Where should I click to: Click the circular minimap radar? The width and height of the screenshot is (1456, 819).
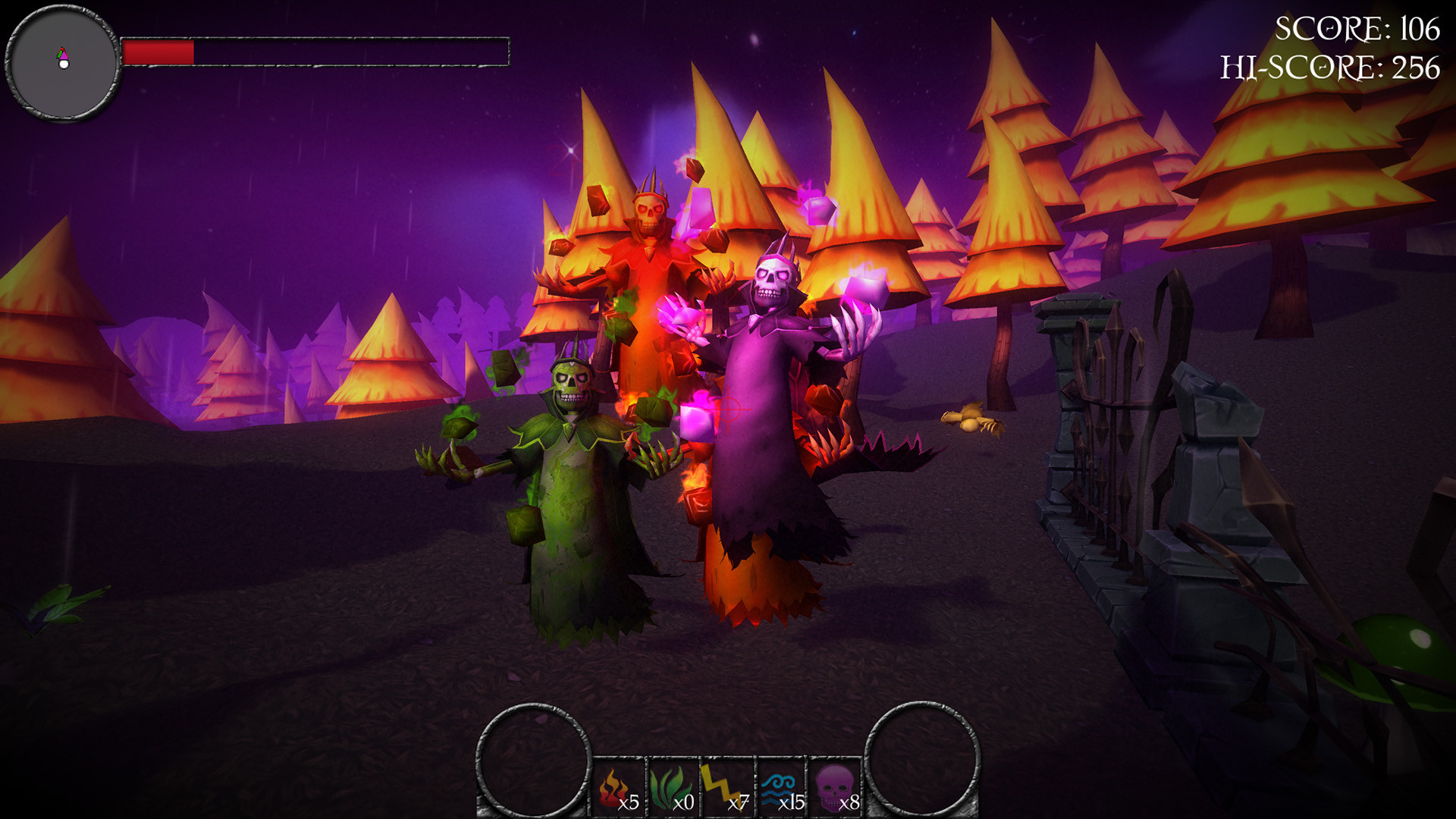(x=63, y=63)
